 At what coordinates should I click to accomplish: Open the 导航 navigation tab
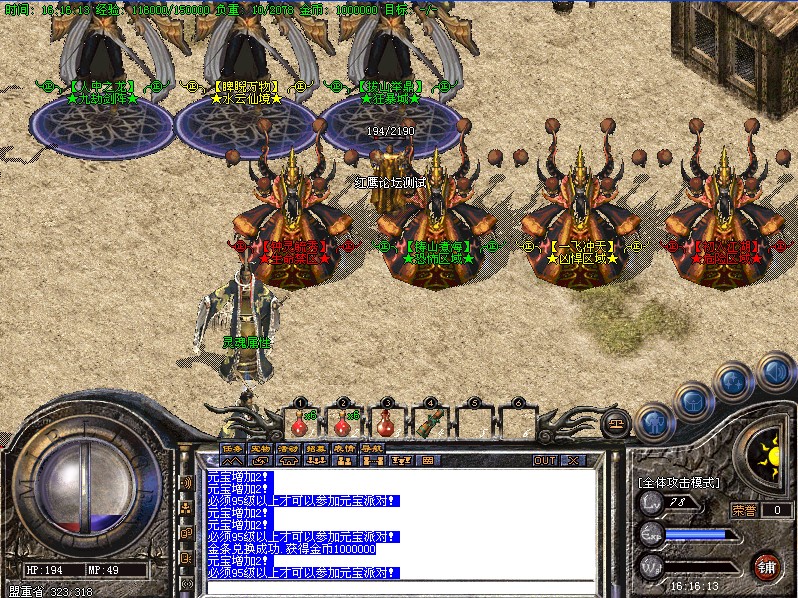372,448
